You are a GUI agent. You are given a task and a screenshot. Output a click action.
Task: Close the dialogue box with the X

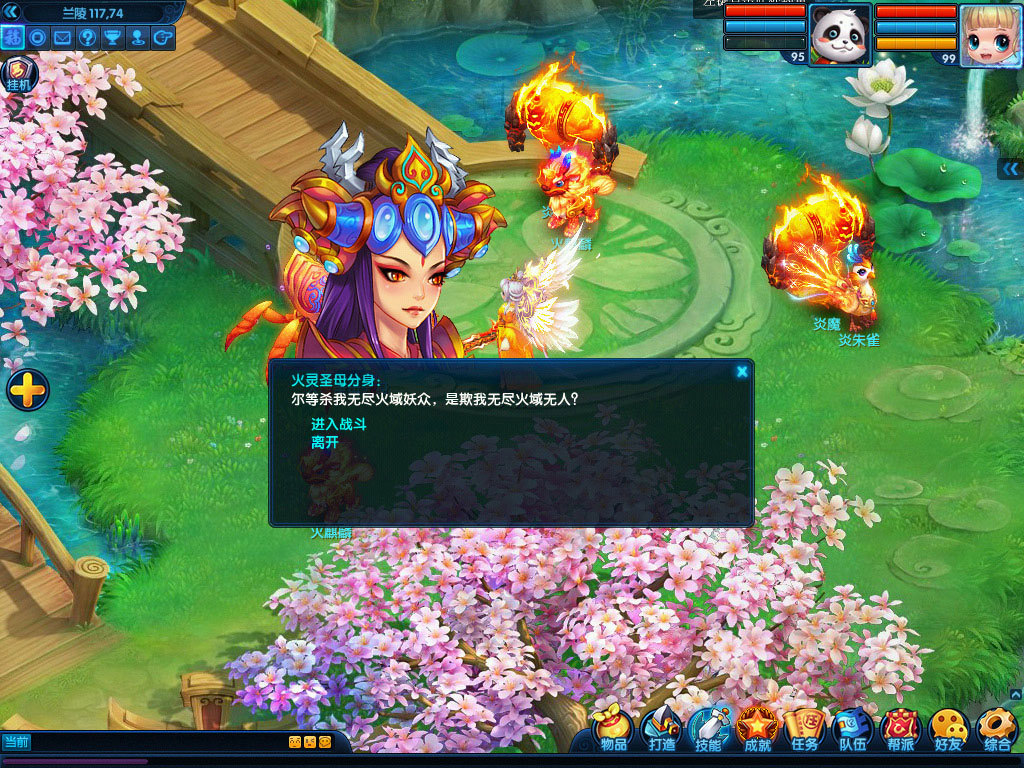coord(742,372)
